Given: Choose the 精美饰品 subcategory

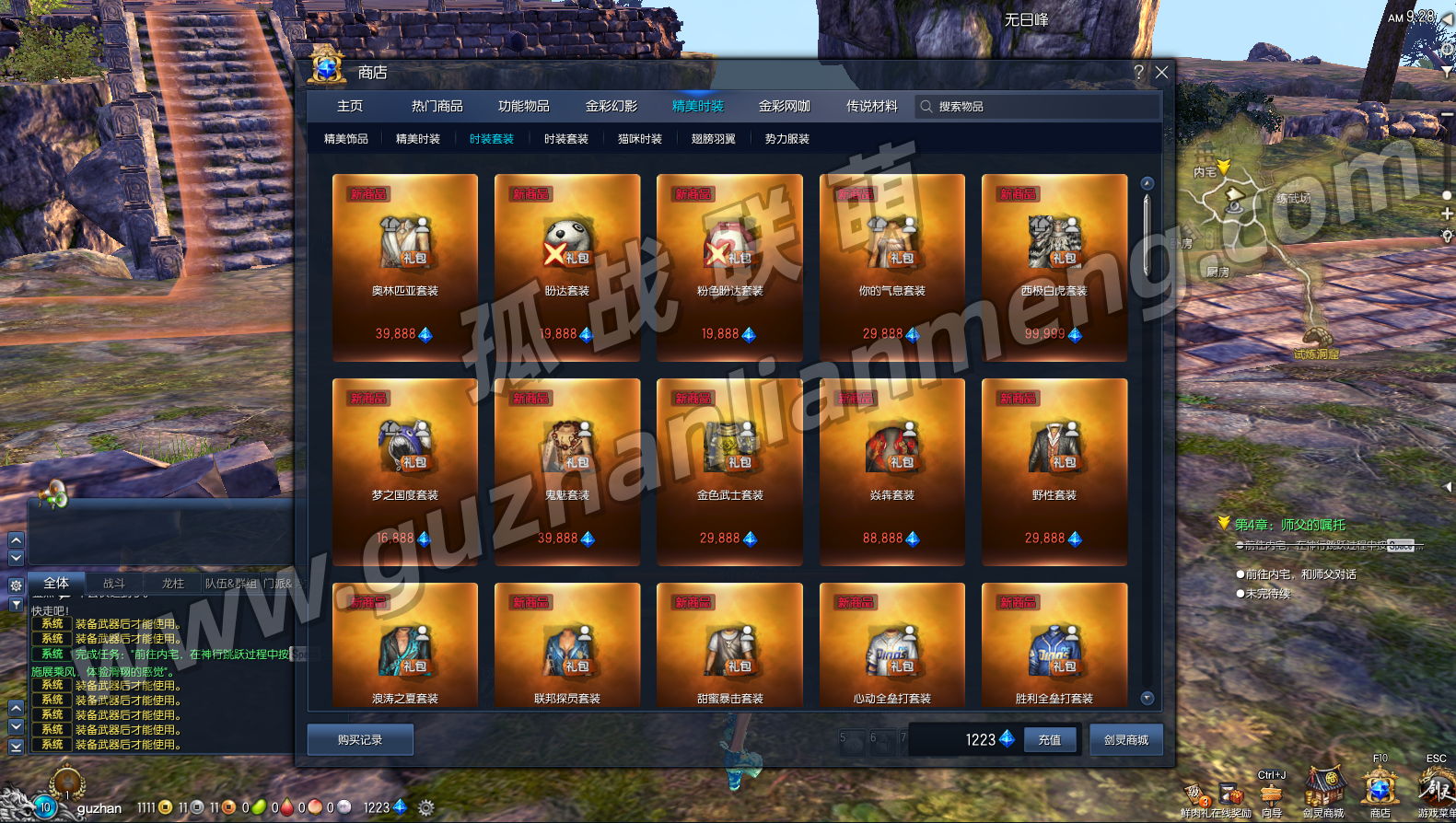Looking at the screenshot, I should point(346,139).
